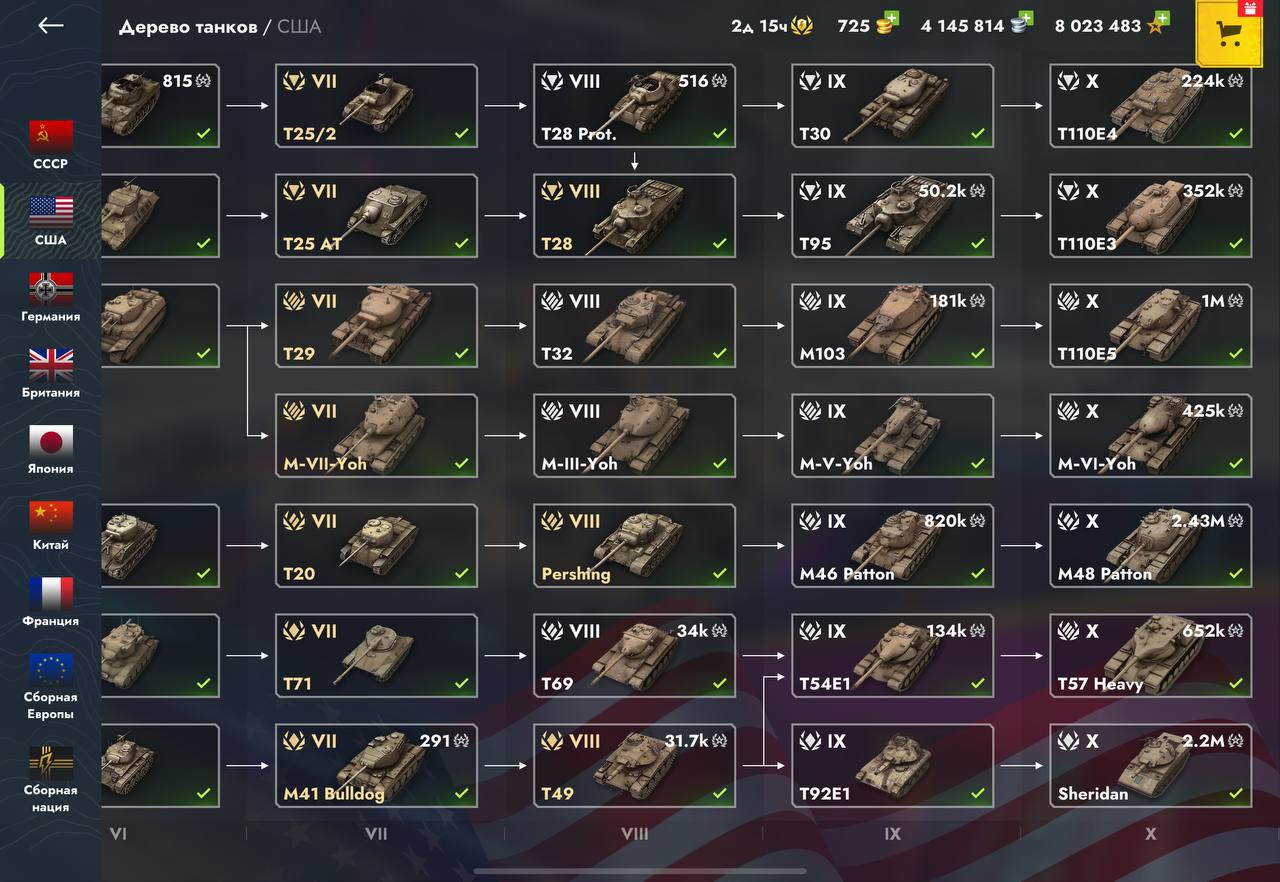Select the Германия nation tab
Viewport: 1280px width, 882px height.
50,297
